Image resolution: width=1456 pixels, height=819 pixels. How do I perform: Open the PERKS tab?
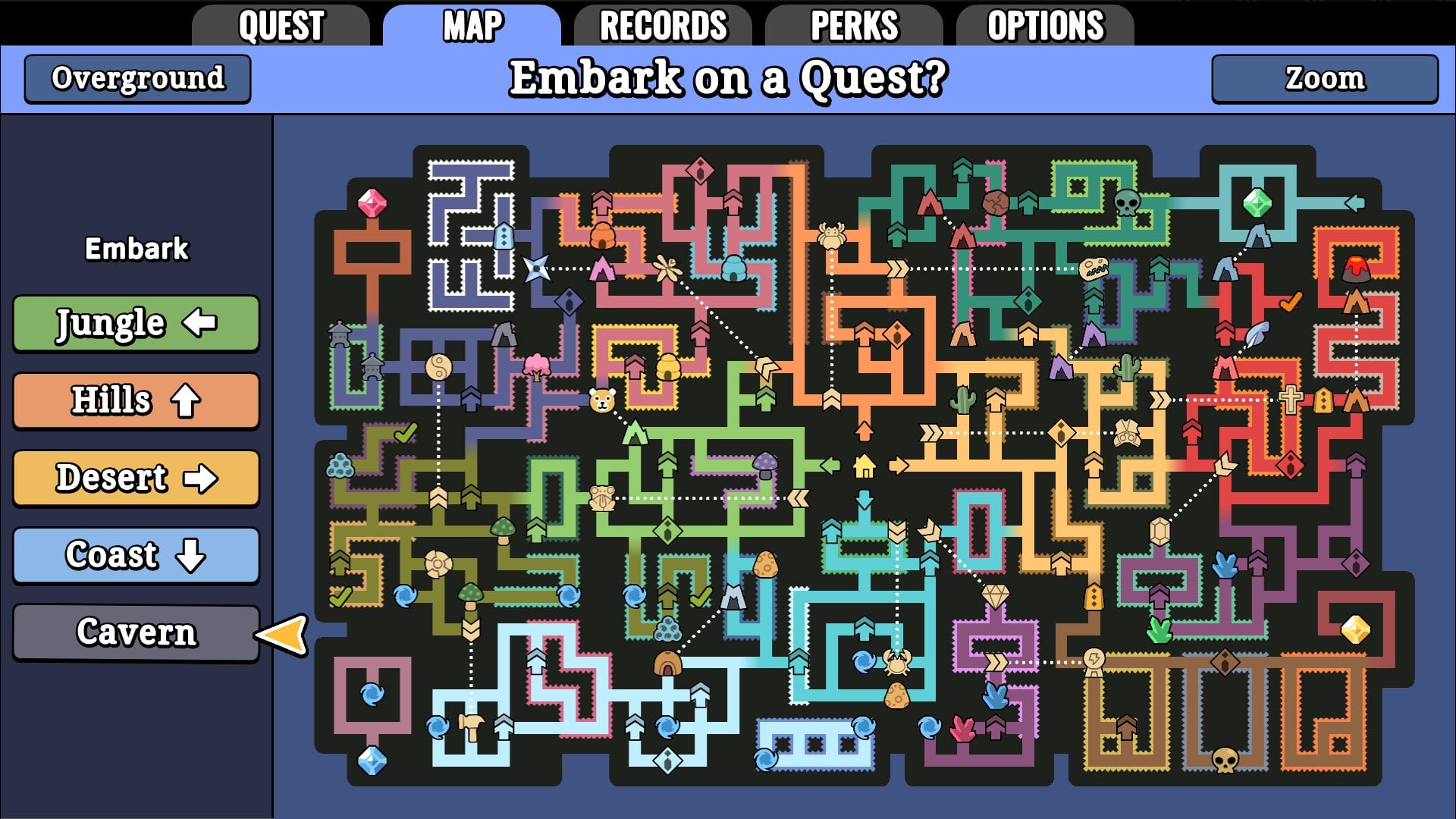click(853, 25)
